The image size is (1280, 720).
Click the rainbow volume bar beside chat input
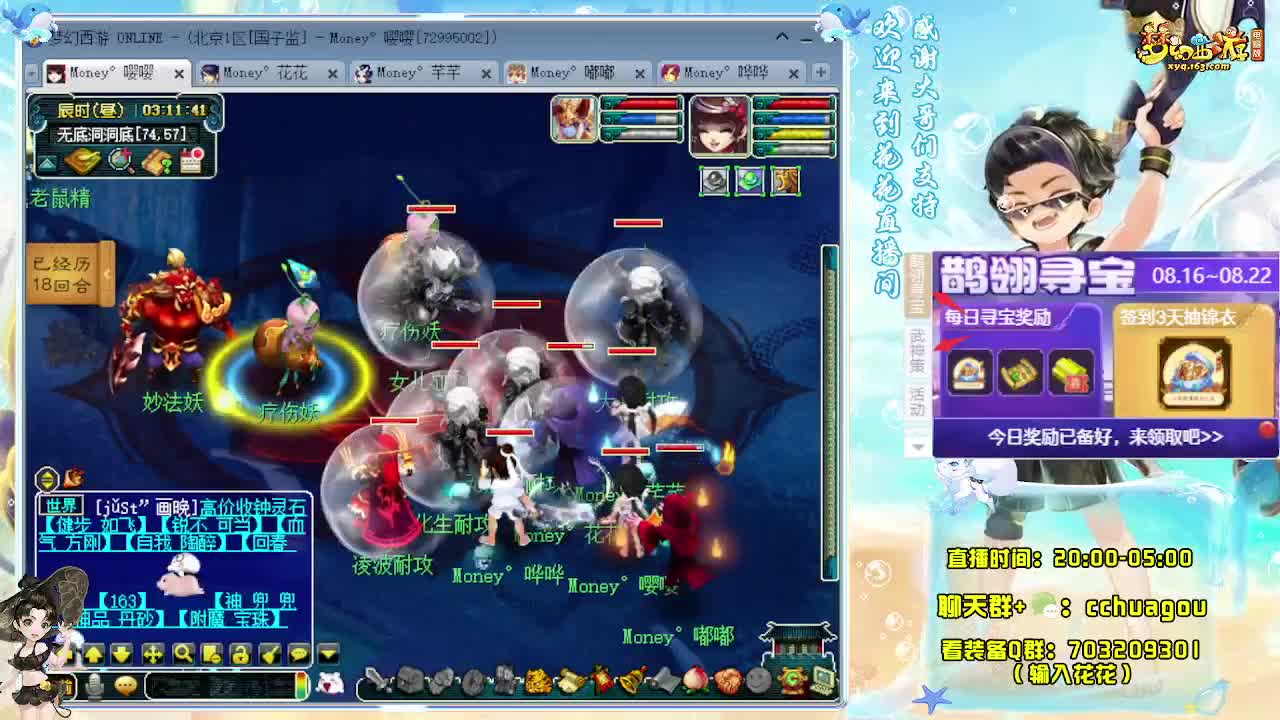[300, 687]
